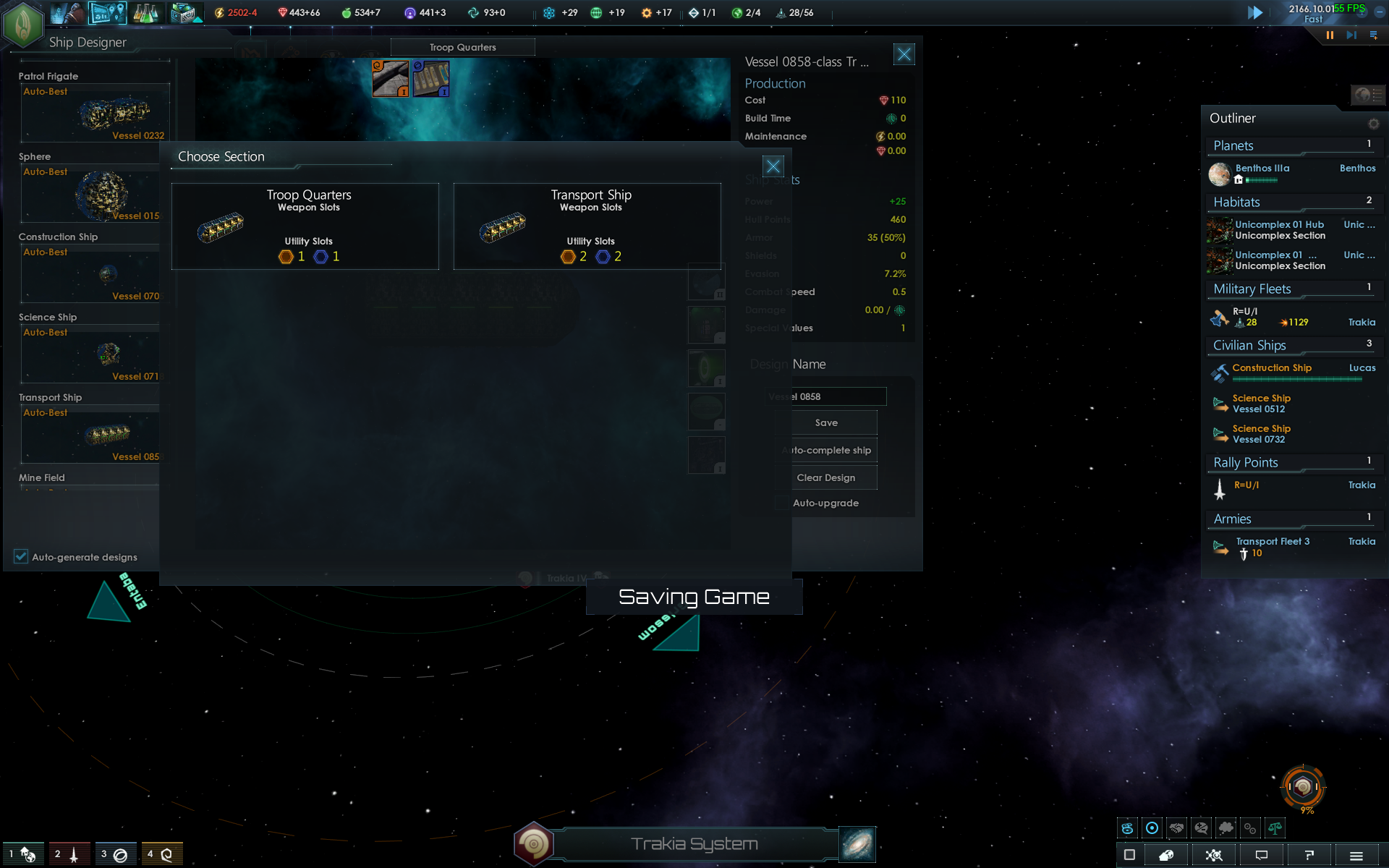The width and height of the screenshot is (1389, 868).
Task: Close the Choose Section dialog
Action: [x=773, y=166]
